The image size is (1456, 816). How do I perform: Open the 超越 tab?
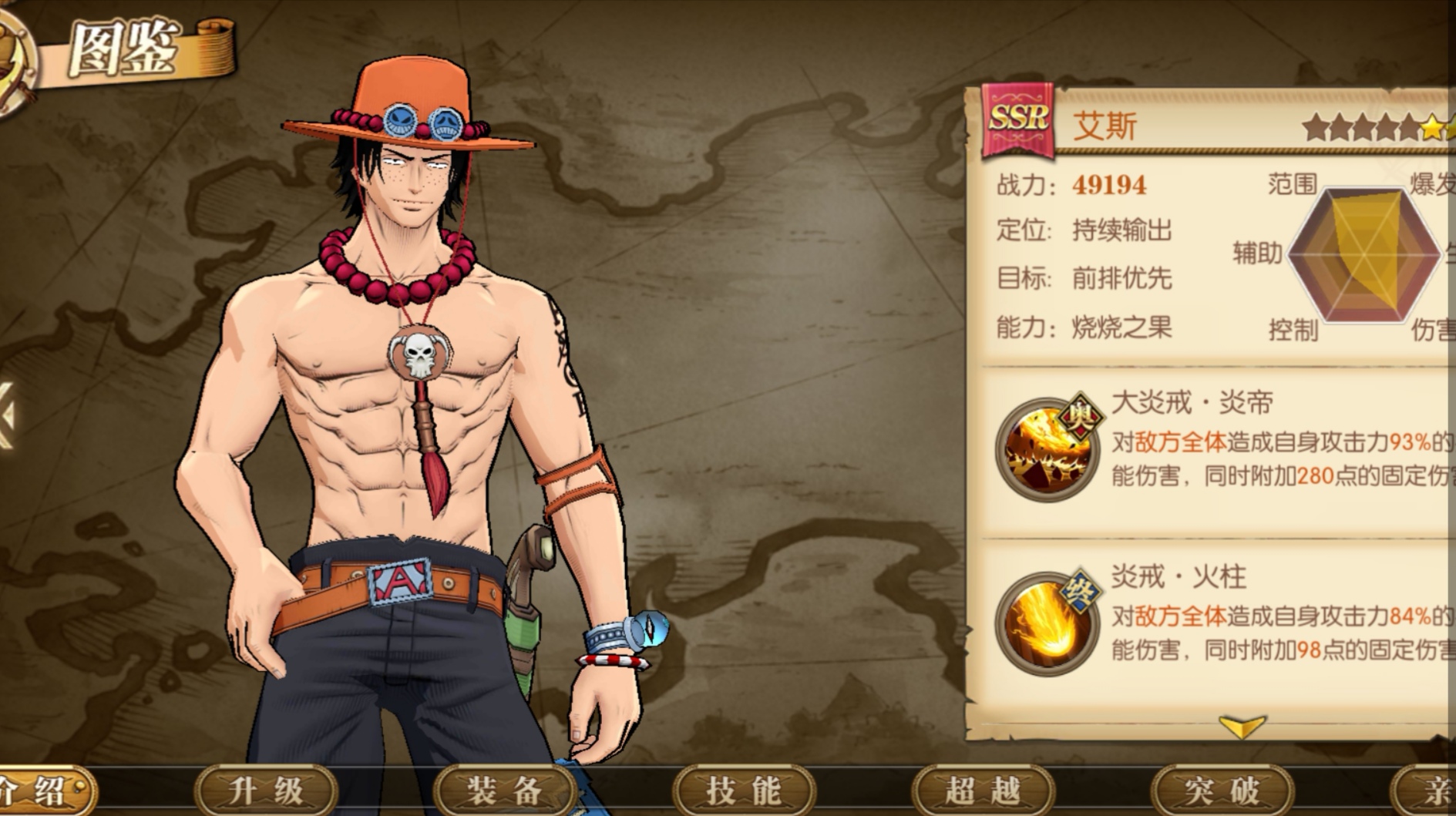[983, 790]
